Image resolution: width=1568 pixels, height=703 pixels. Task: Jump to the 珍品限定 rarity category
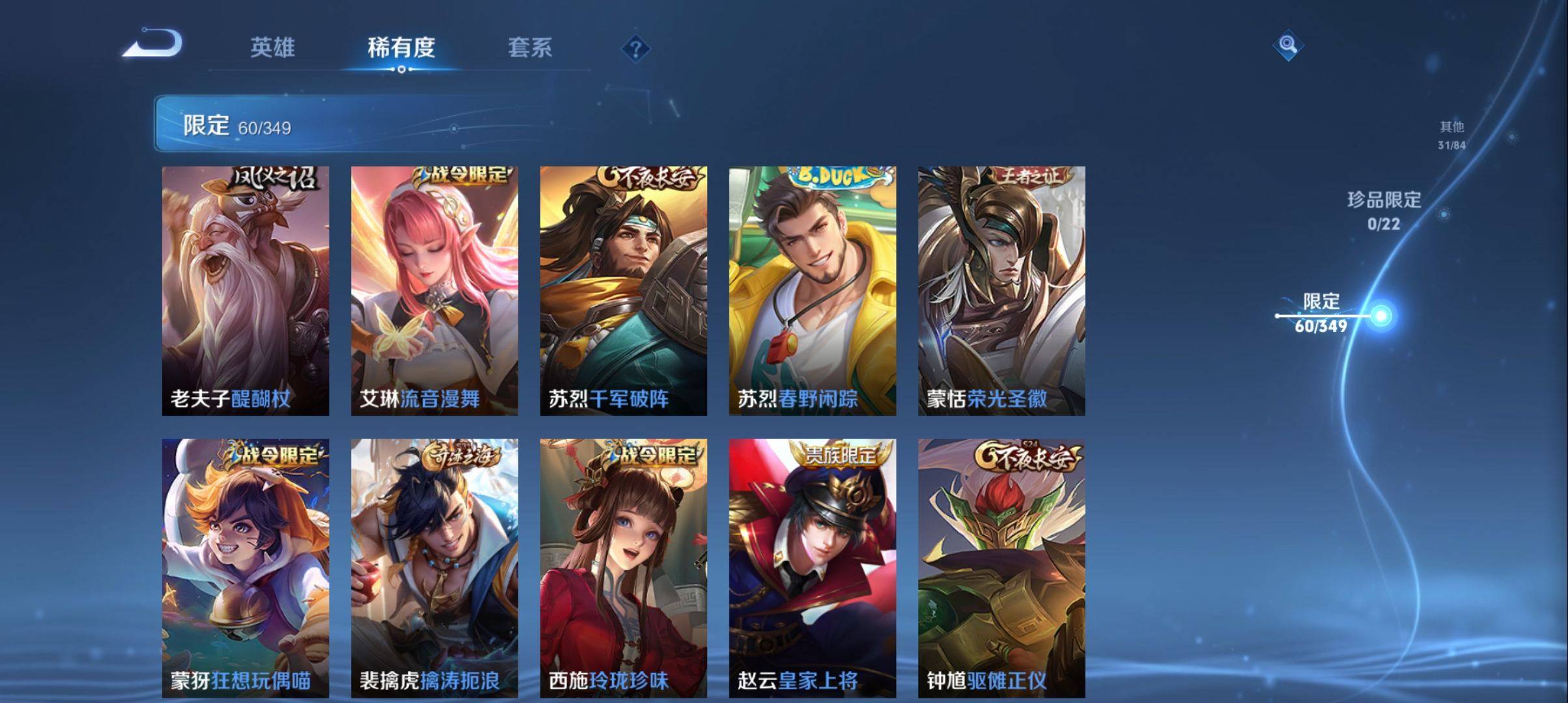point(1384,210)
